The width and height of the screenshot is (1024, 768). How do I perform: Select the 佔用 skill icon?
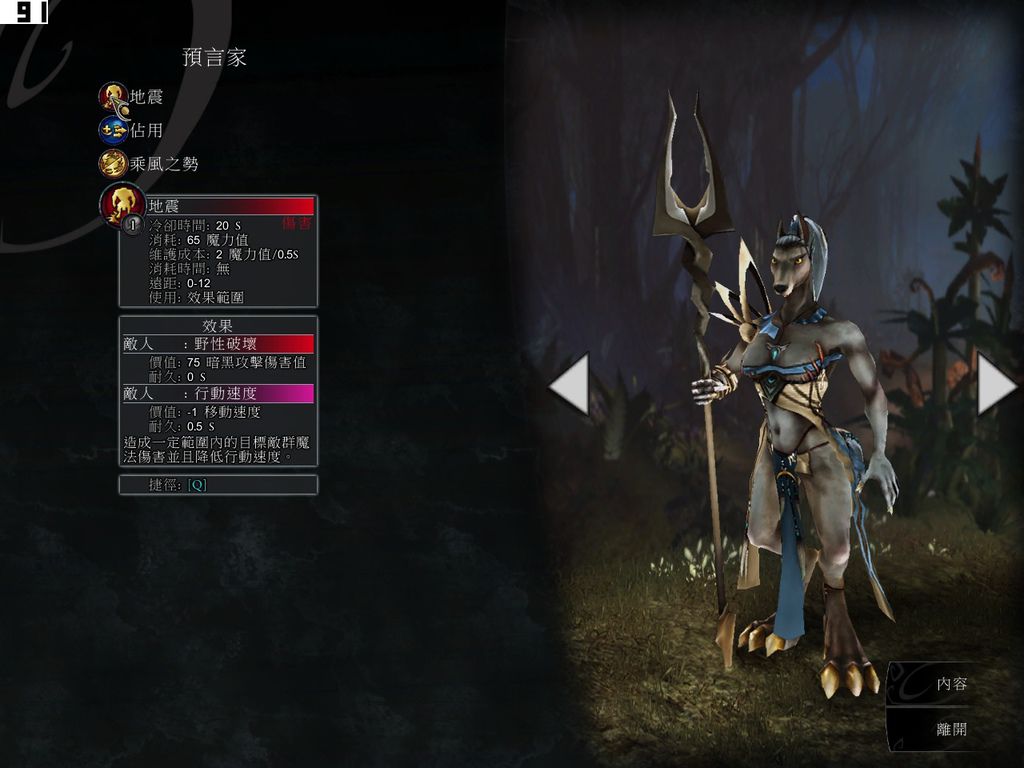tap(113, 130)
